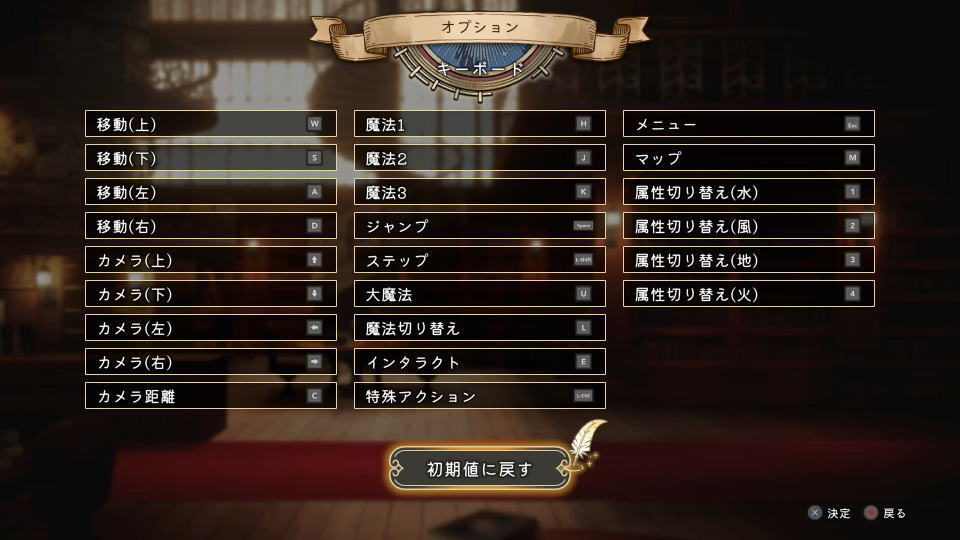Choose the 移動(下) key binding row
The width and height of the screenshot is (960, 540).
(x=210, y=158)
